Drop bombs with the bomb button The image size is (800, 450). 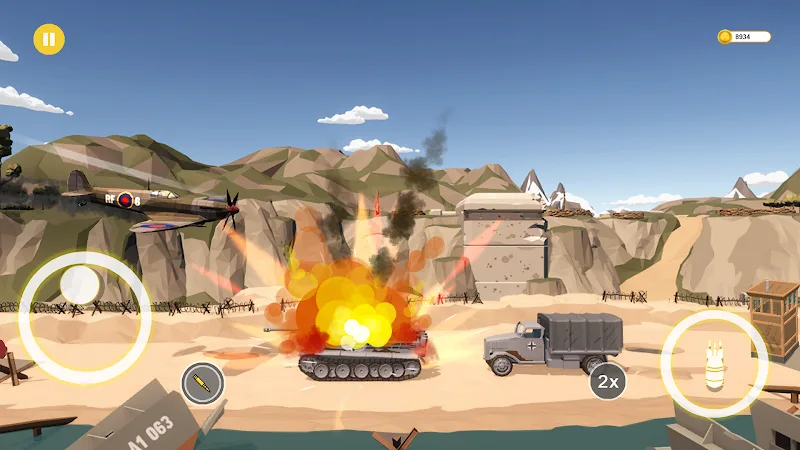point(714,364)
